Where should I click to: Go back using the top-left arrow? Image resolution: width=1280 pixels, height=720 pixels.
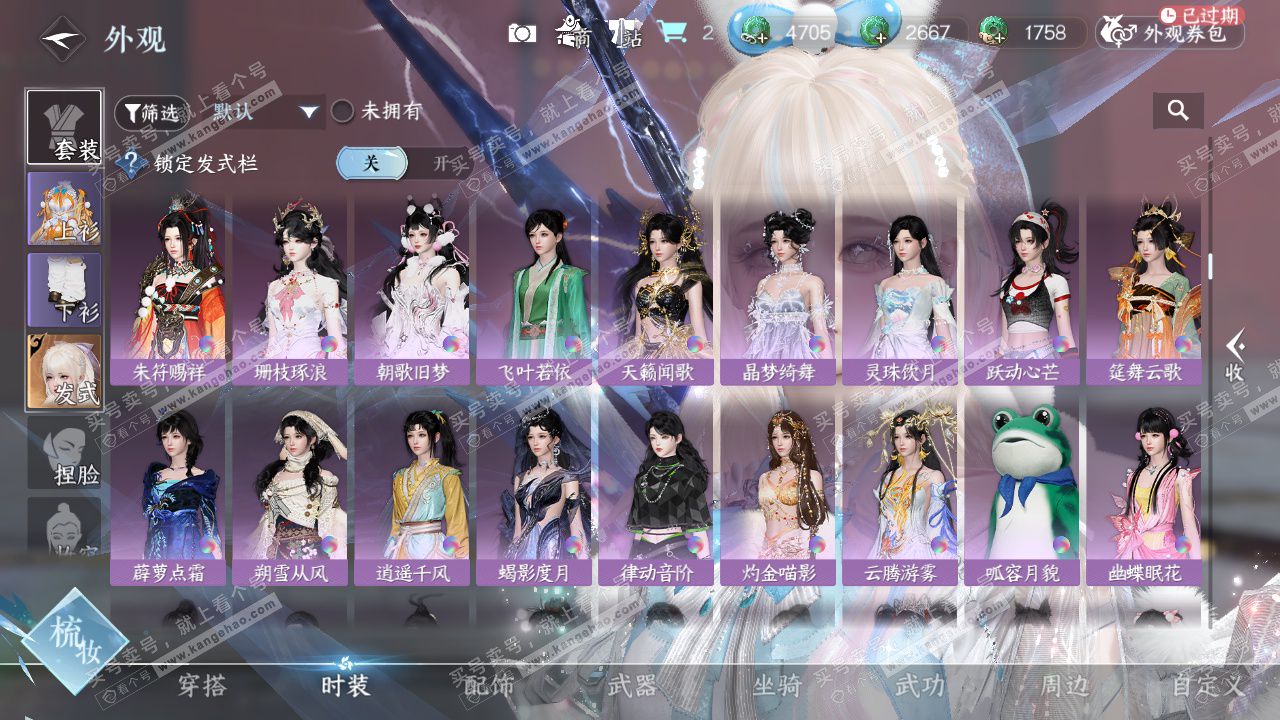coord(62,39)
